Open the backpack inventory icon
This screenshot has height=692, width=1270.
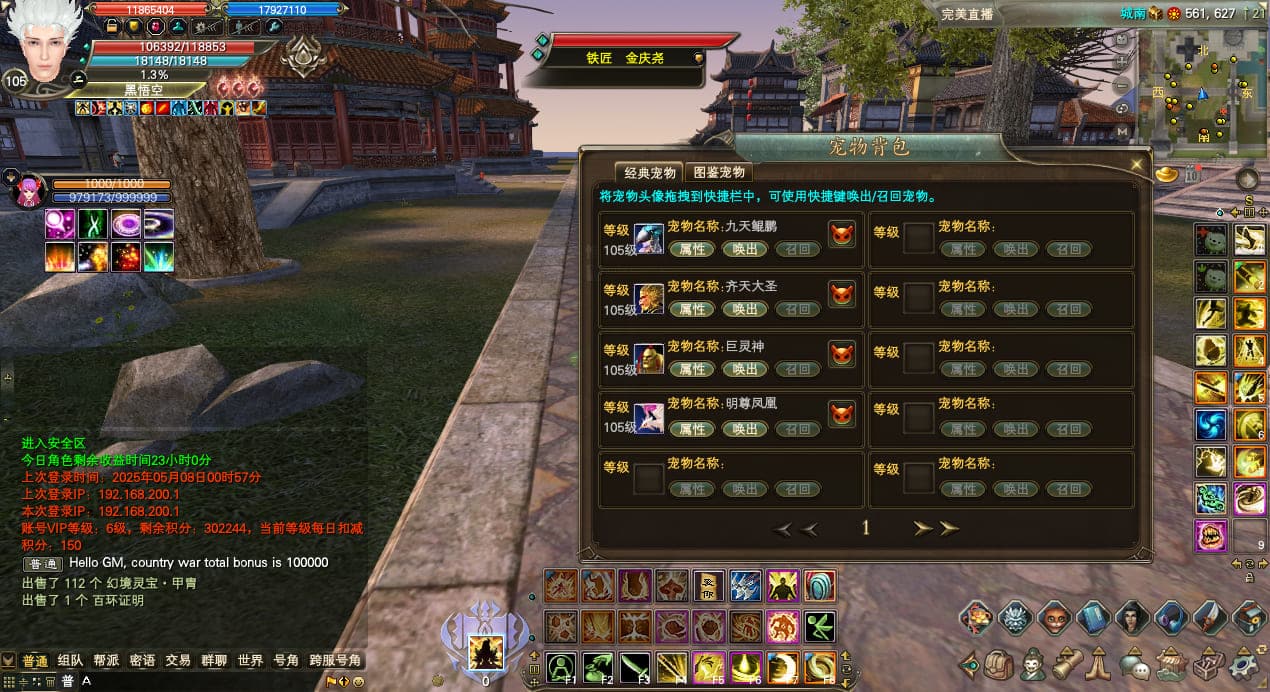point(999,664)
